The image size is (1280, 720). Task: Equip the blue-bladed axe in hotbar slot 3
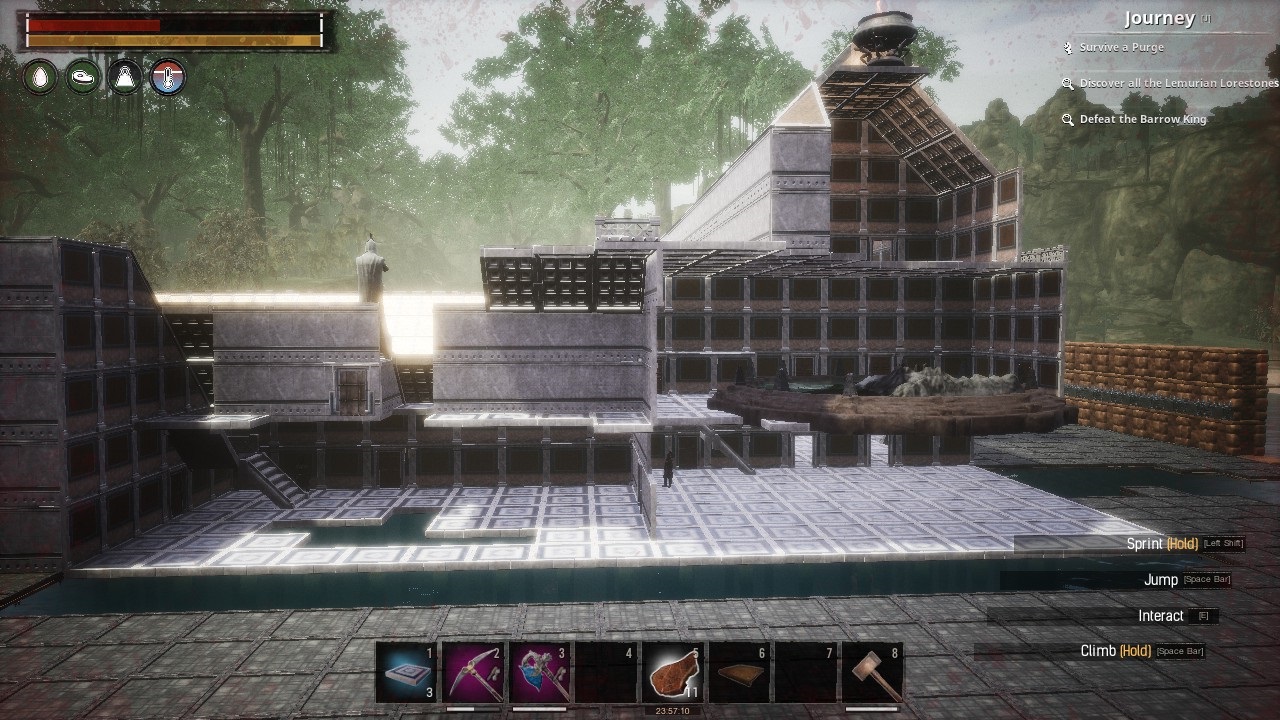[x=540, y=672]
